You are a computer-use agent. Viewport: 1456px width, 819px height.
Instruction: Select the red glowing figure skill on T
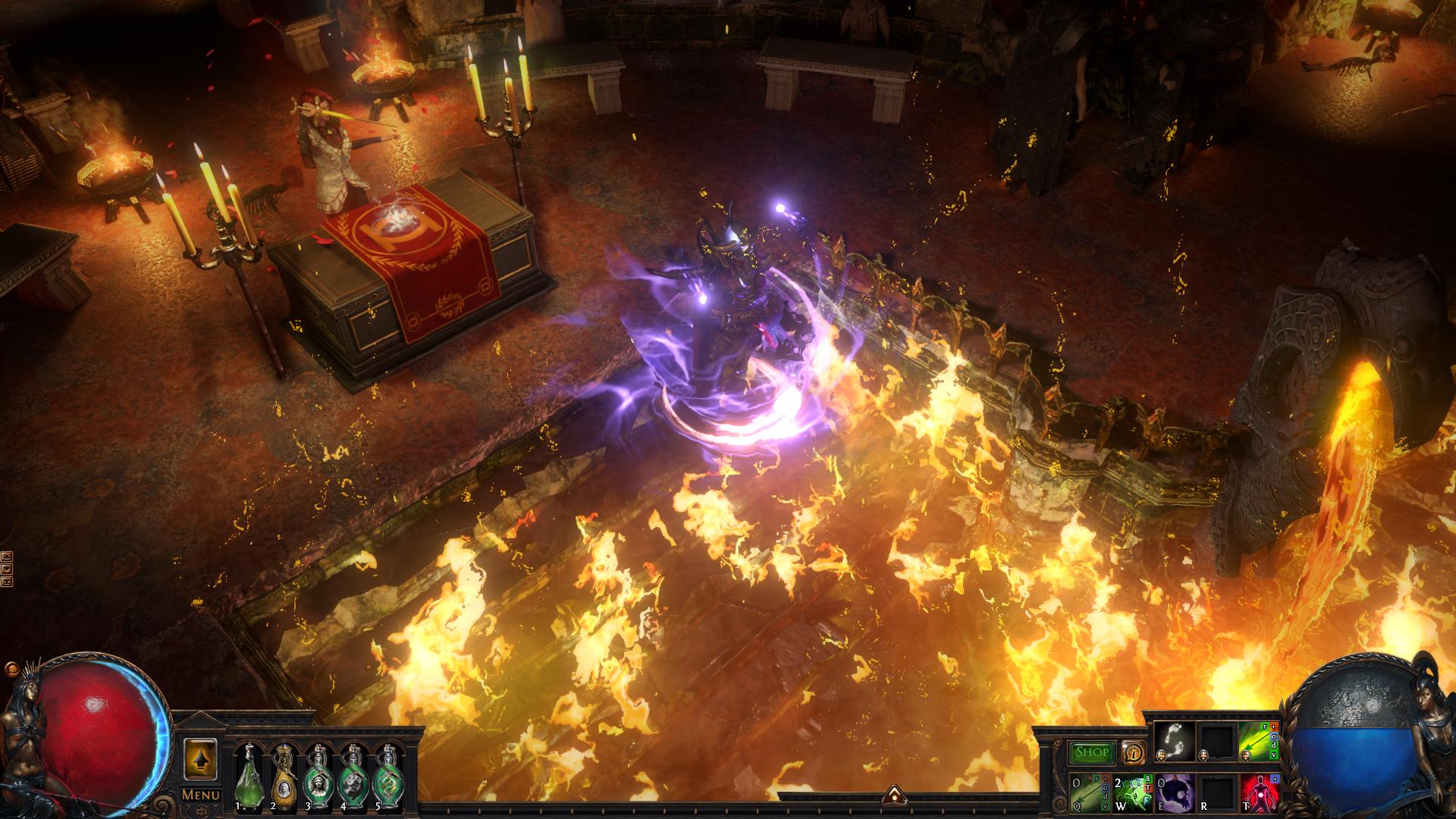coord(1260,793)
